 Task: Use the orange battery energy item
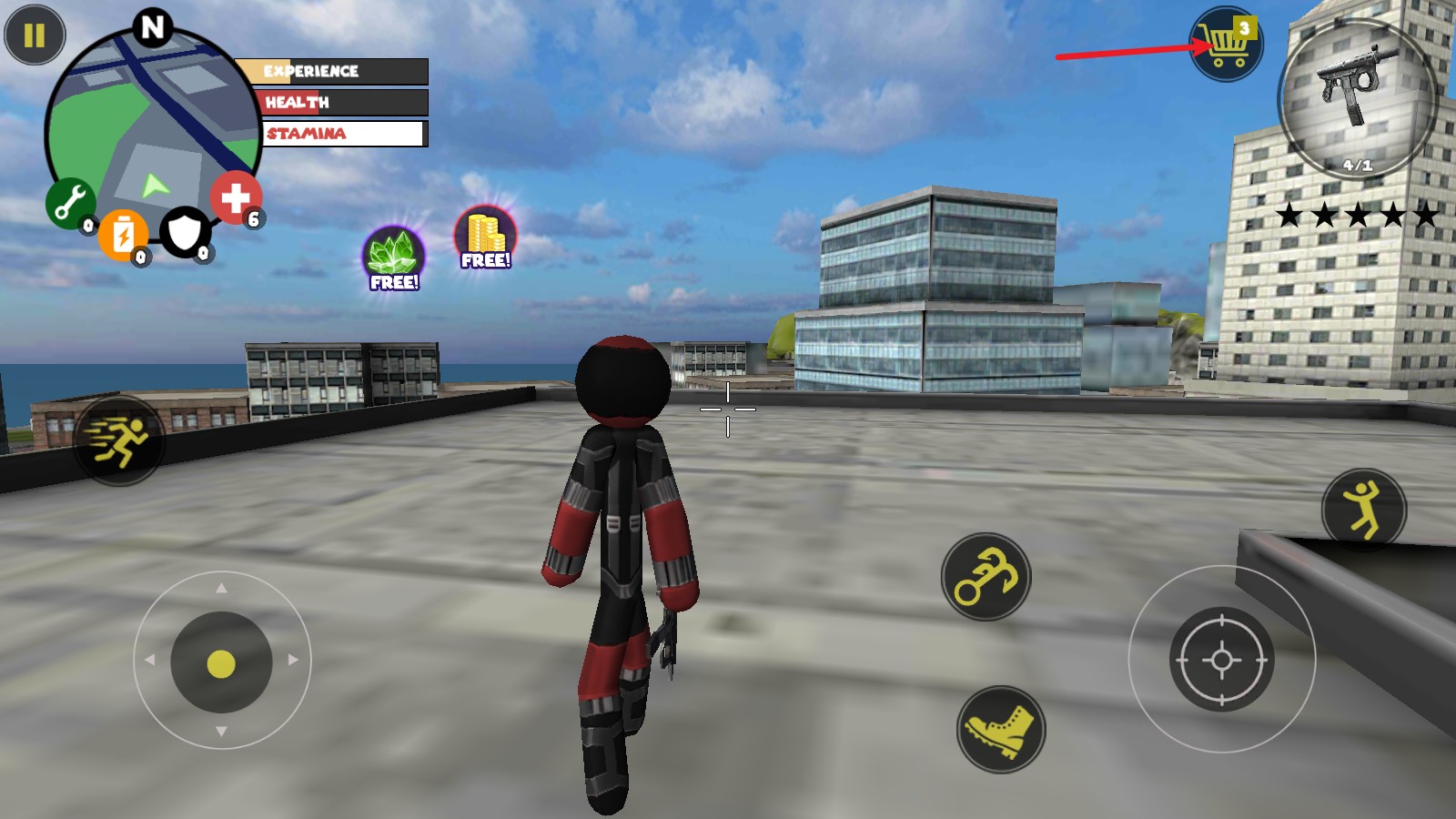coord(124,235)
